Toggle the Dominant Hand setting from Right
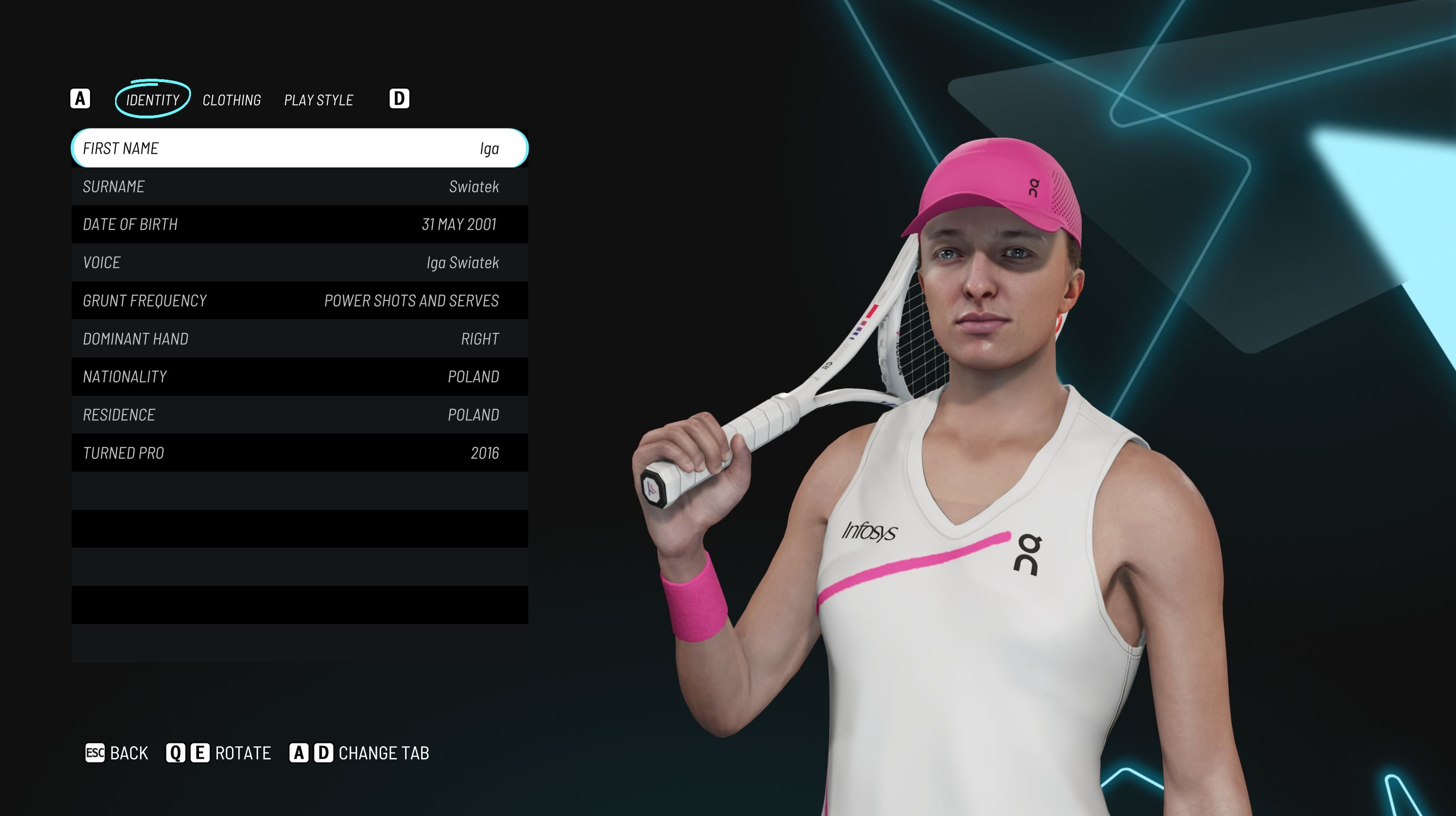 tap(300, 339)
